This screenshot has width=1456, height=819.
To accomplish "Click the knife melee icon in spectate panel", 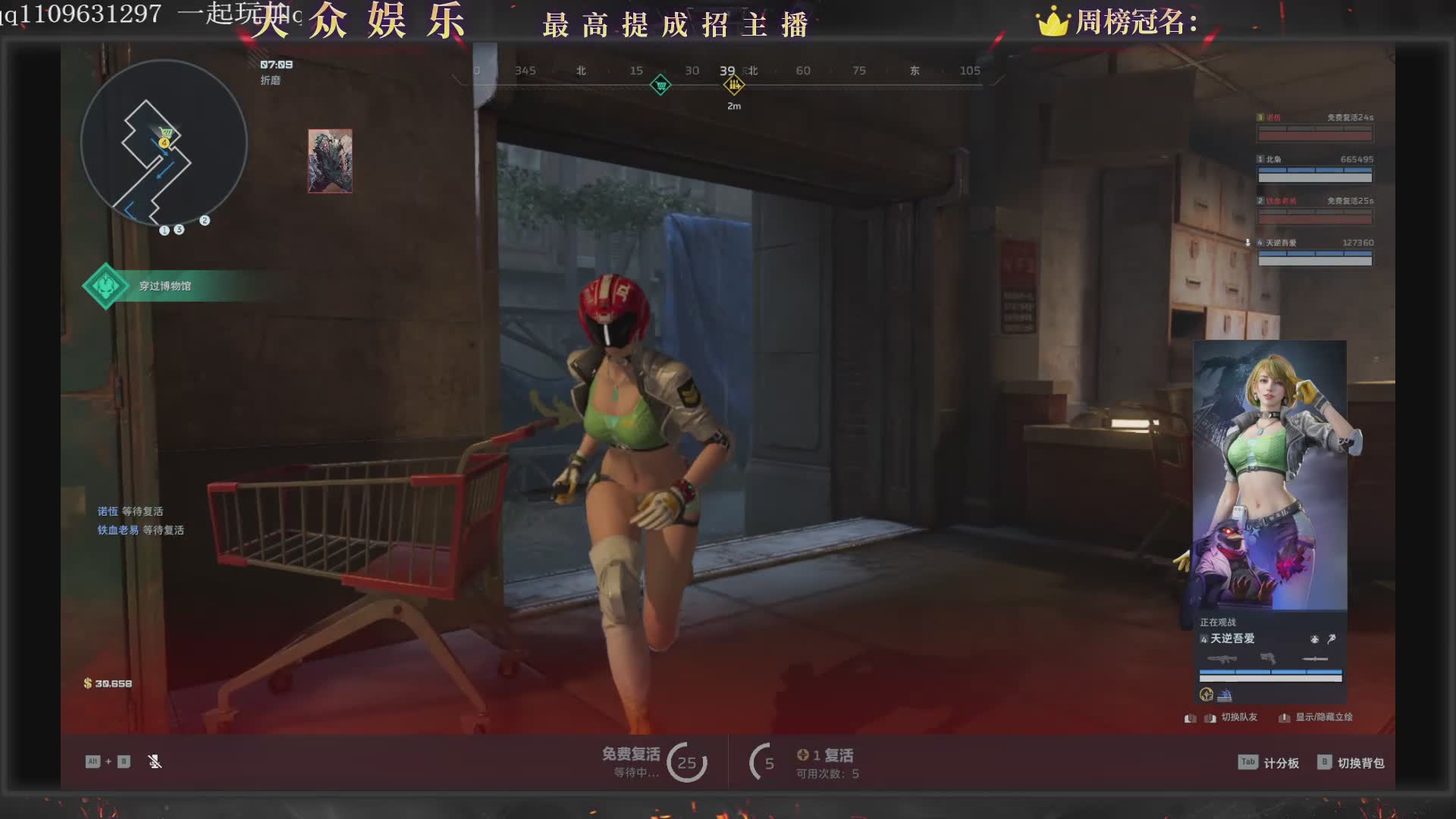I will point(1314,659).
